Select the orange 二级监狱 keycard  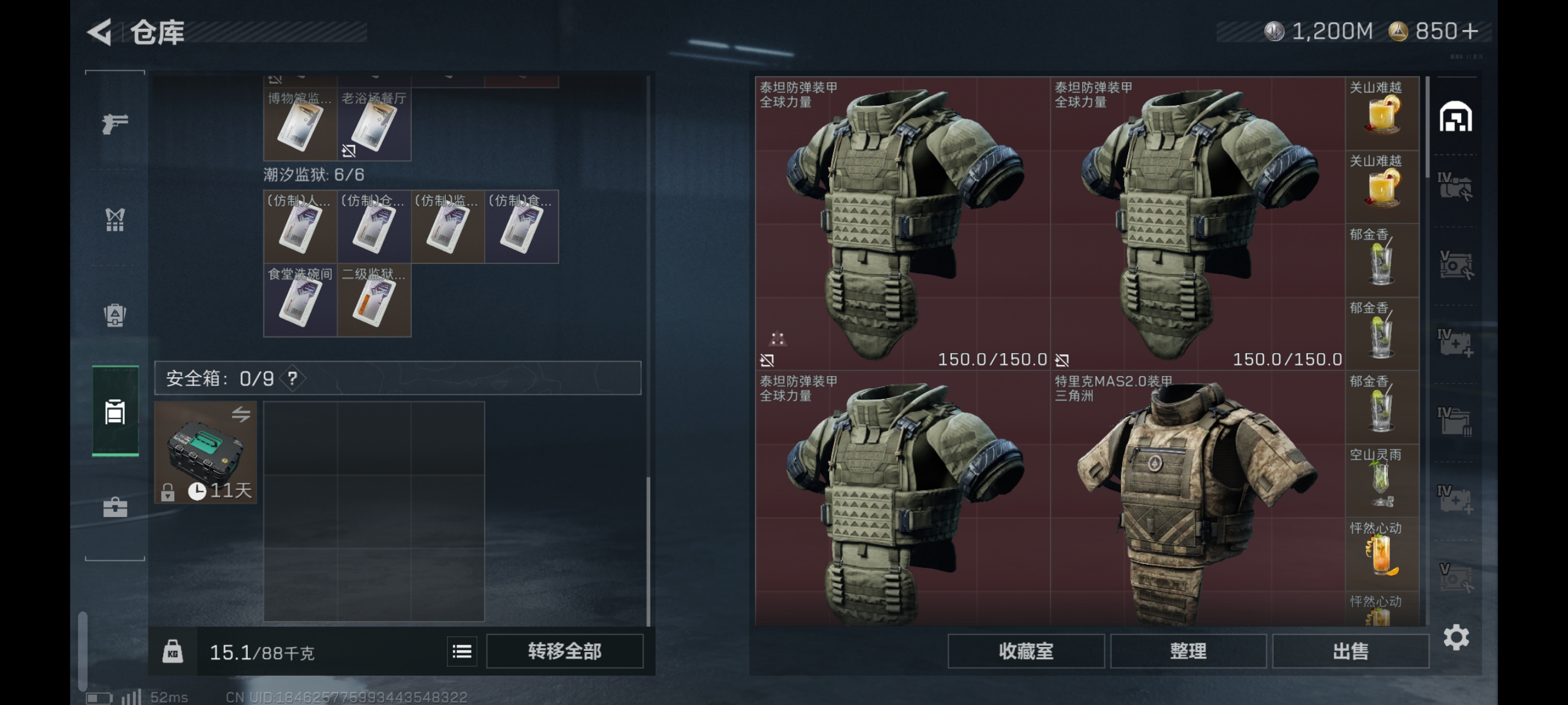click(x=374, y=300)
